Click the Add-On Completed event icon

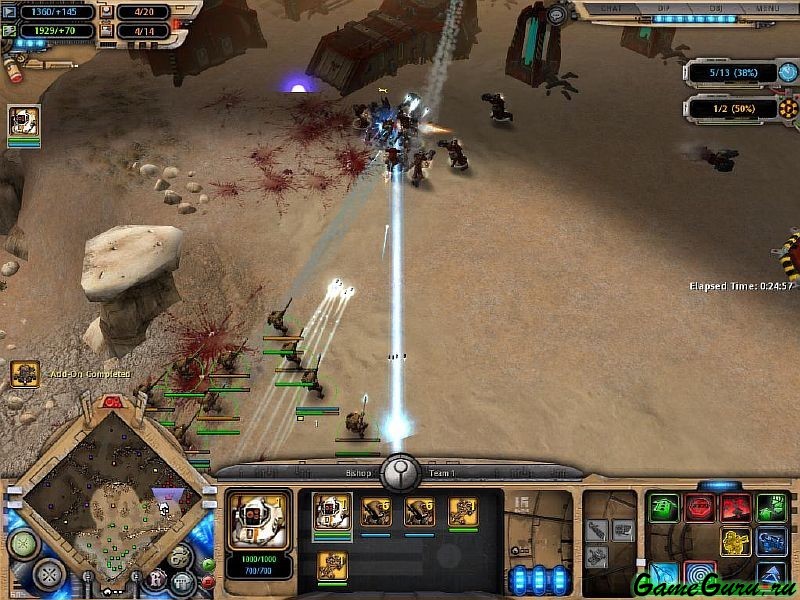coord(24,374)
